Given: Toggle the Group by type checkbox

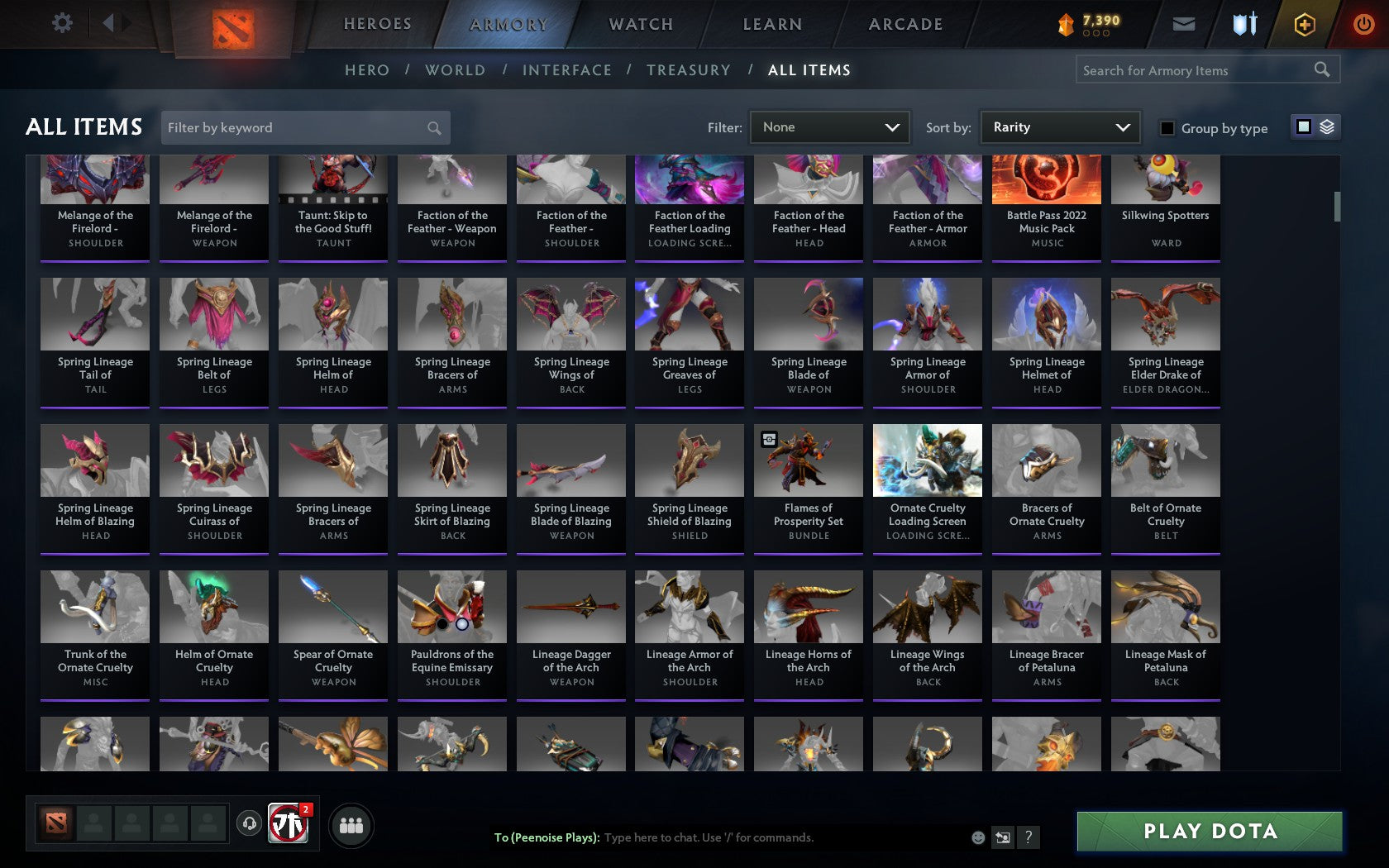Looking at the screenshot, I should click(x=1165, y=128).
